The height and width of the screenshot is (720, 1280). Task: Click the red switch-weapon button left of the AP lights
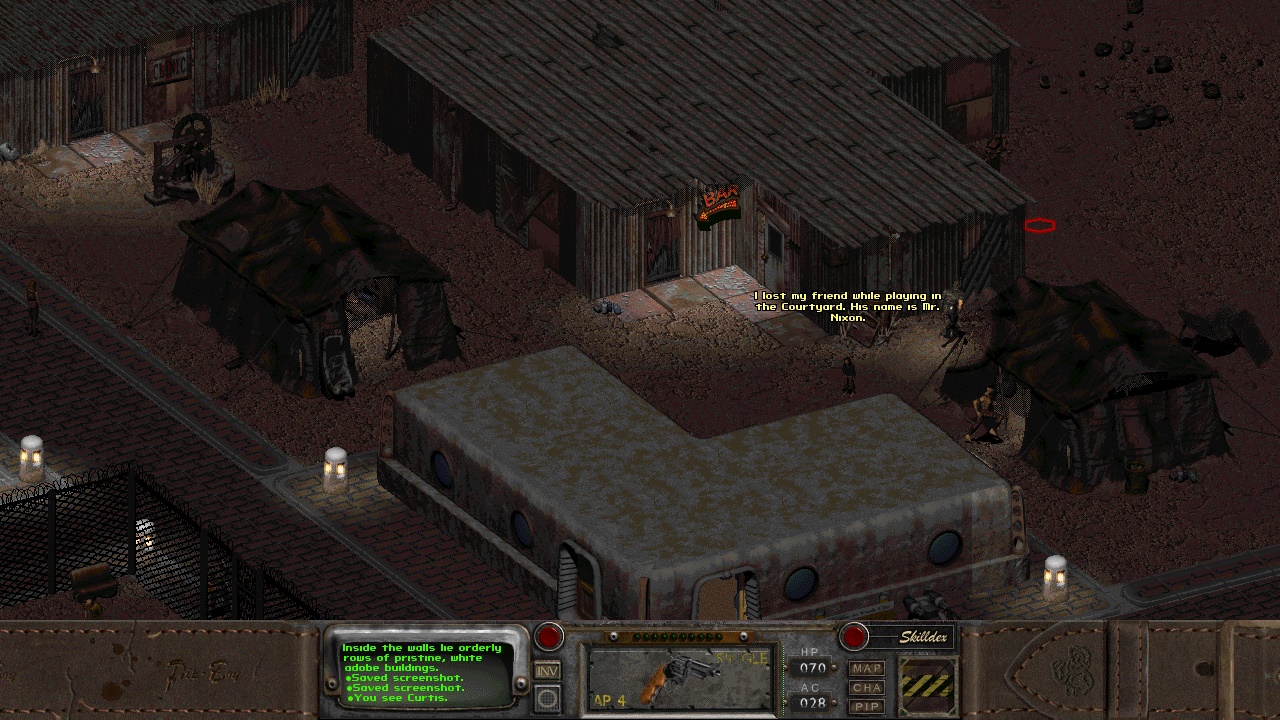pos(548,637)
